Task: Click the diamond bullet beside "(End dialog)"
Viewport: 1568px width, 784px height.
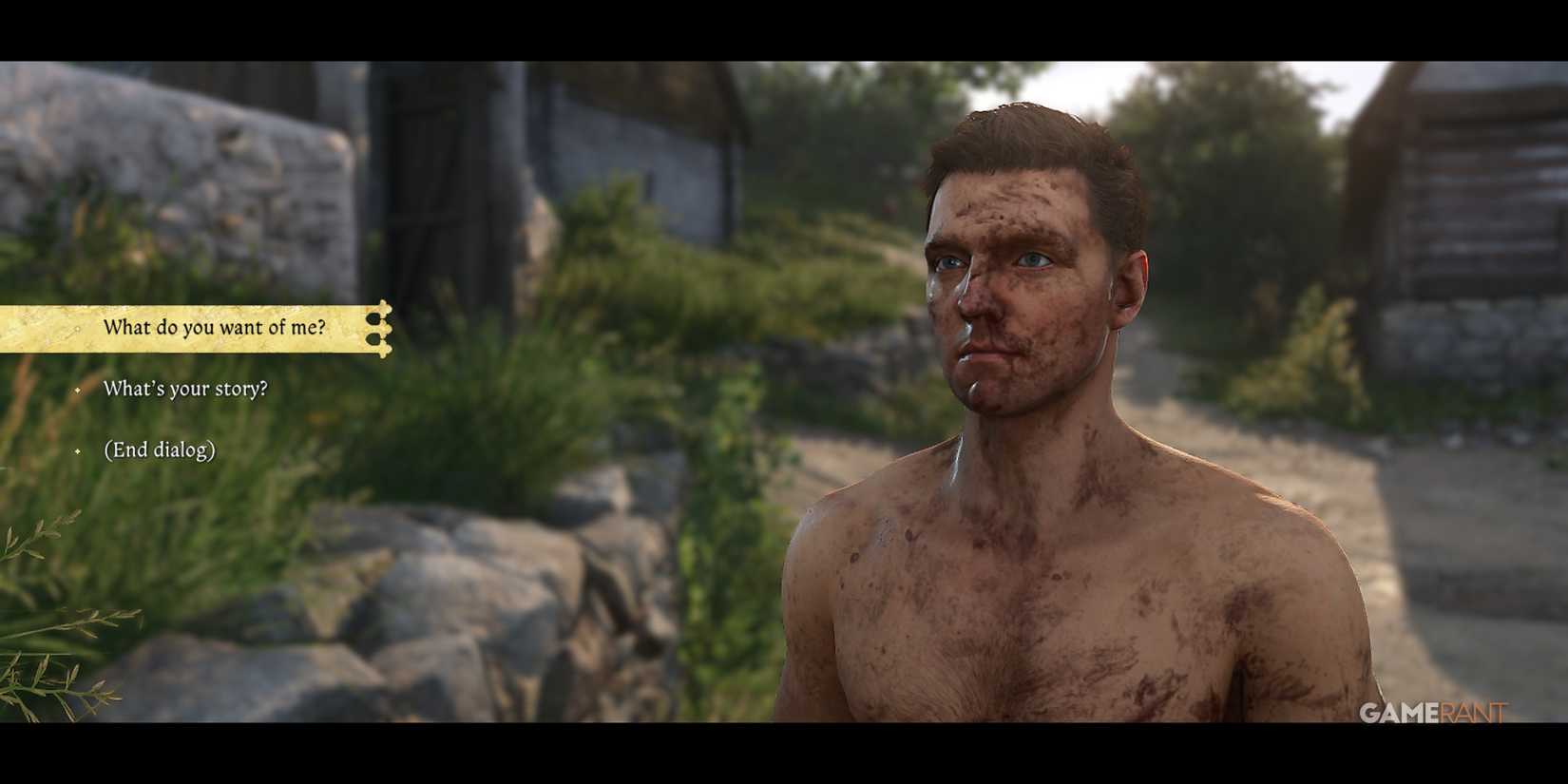Action: pyautogui.click(x=78, y=450)
